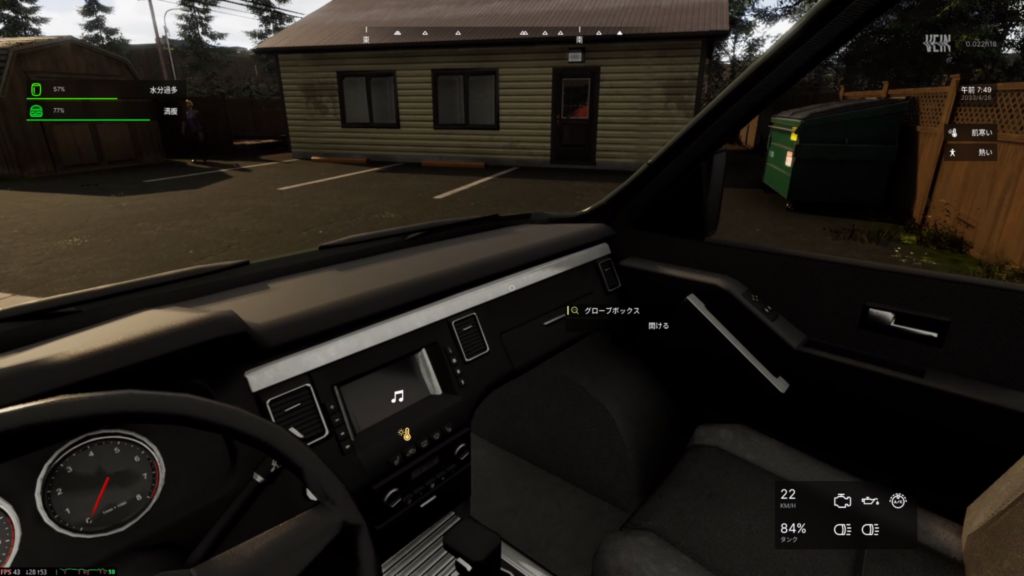Click the green water cup thirst icon

point(35,90)
